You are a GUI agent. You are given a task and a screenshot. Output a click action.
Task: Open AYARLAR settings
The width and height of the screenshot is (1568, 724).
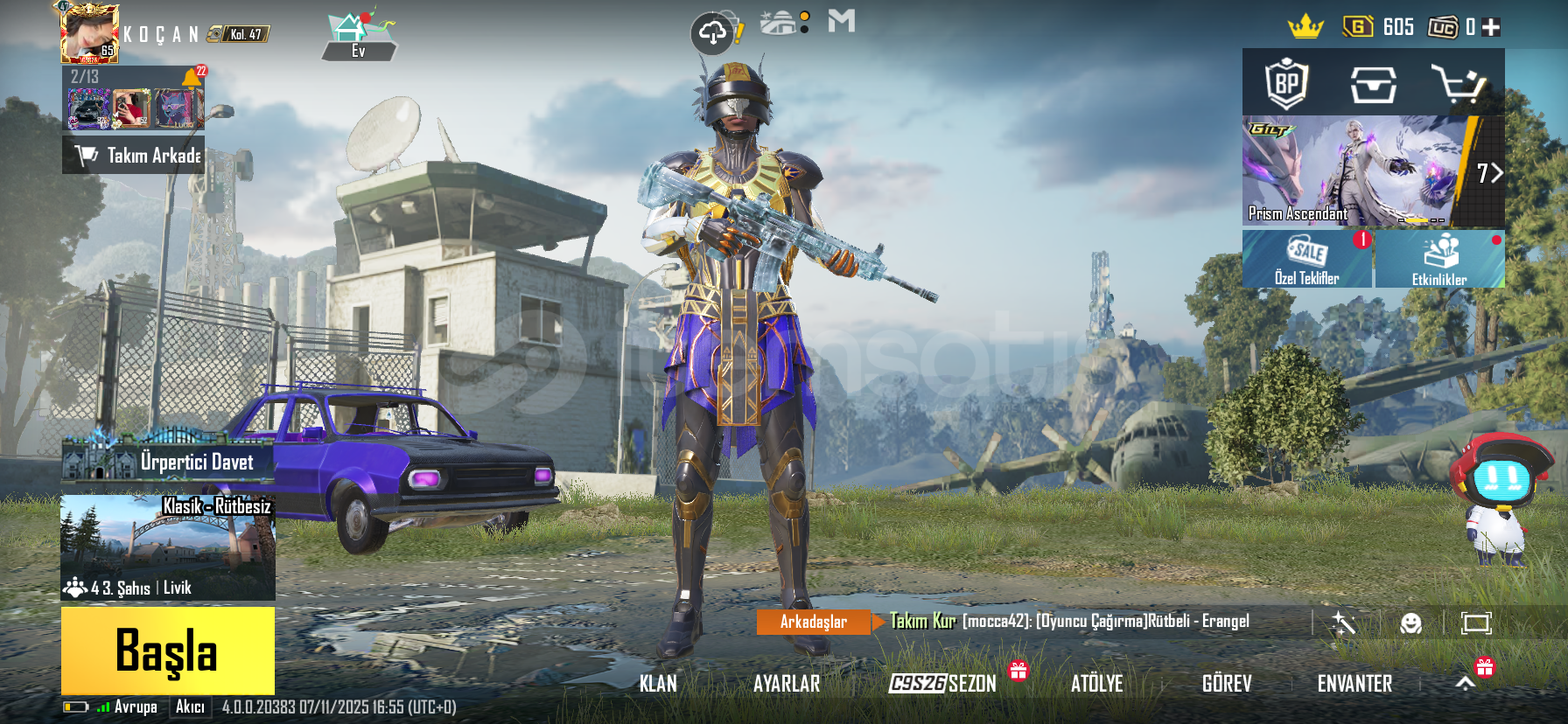tap(787, 684)
